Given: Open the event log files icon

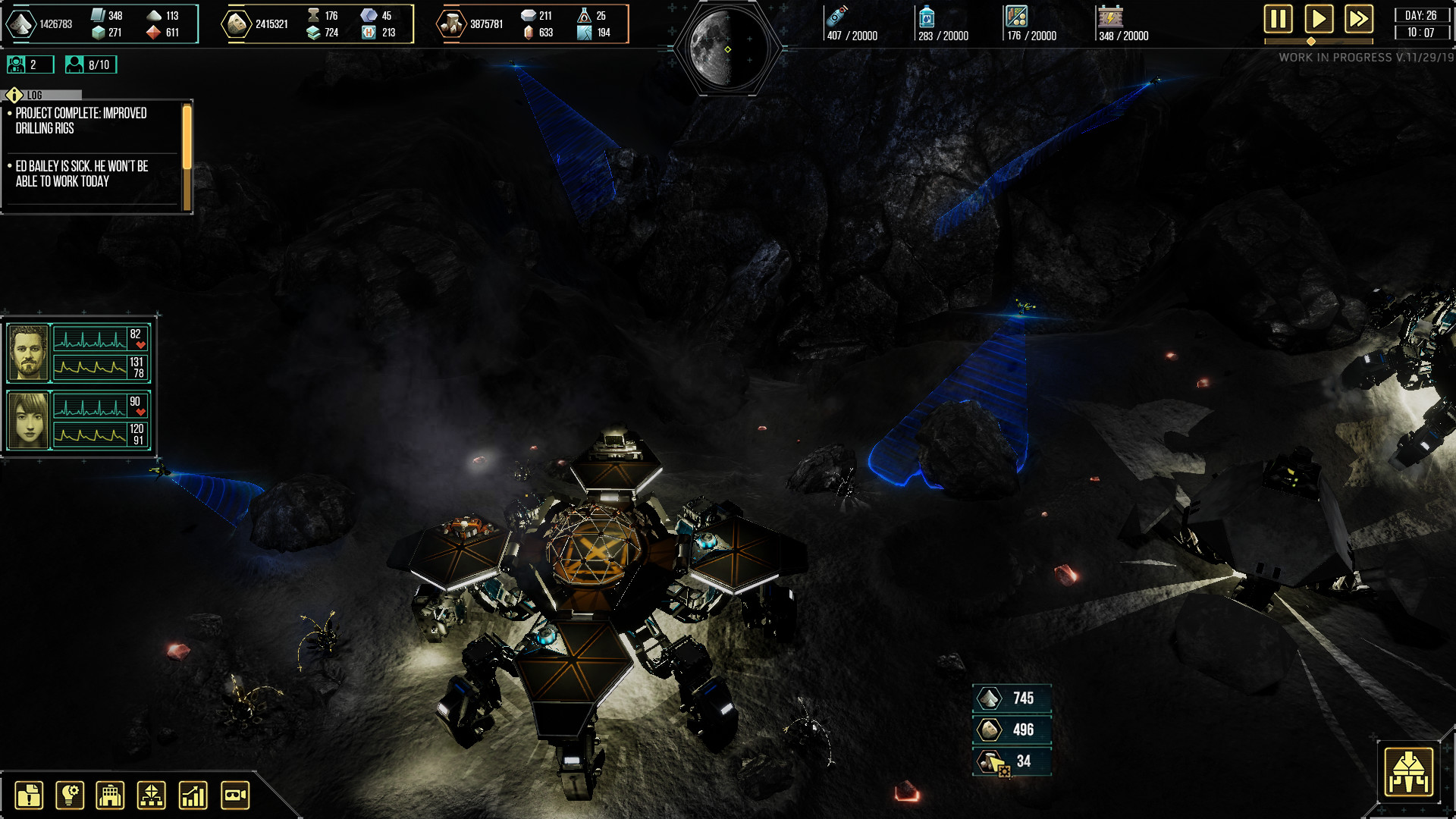Looking at the screenshot, I should [29, 795].
